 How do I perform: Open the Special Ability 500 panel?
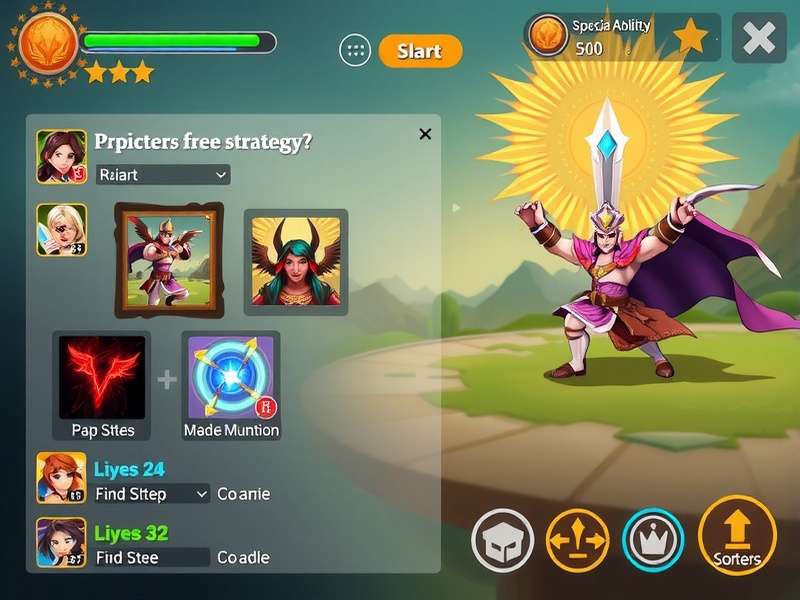[x=622, y=37]
